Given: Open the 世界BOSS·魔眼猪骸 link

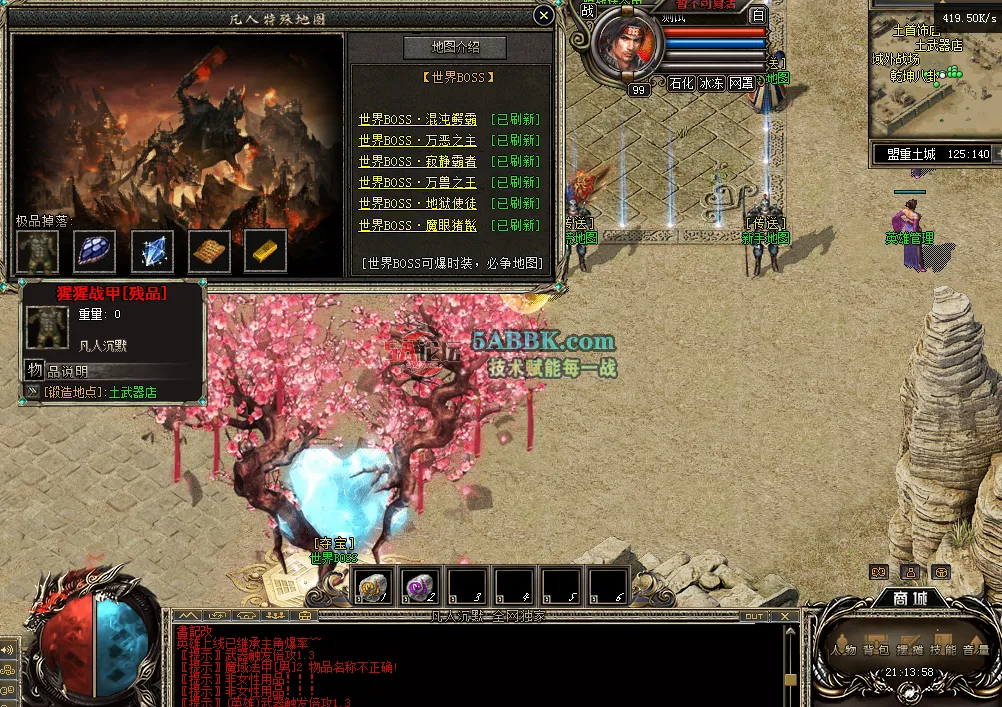Looking at the screenshot, I should (x=418, y=226).
